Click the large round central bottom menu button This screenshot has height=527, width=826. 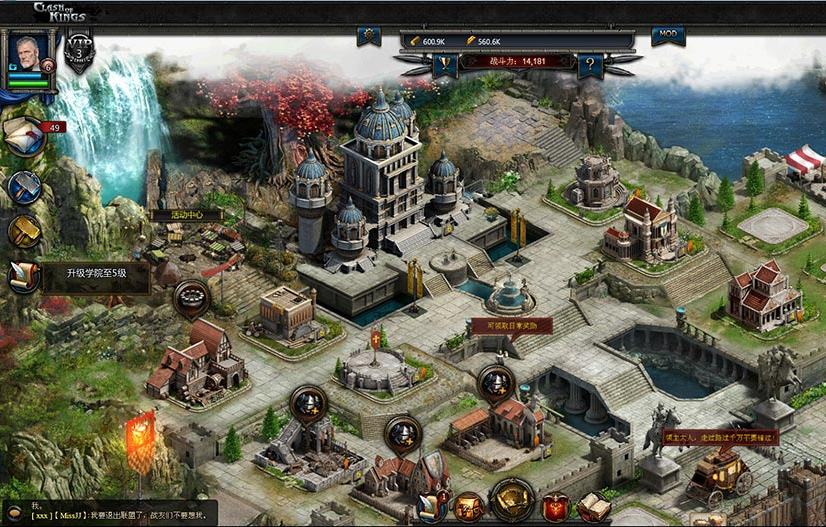(x=512, y=501)
